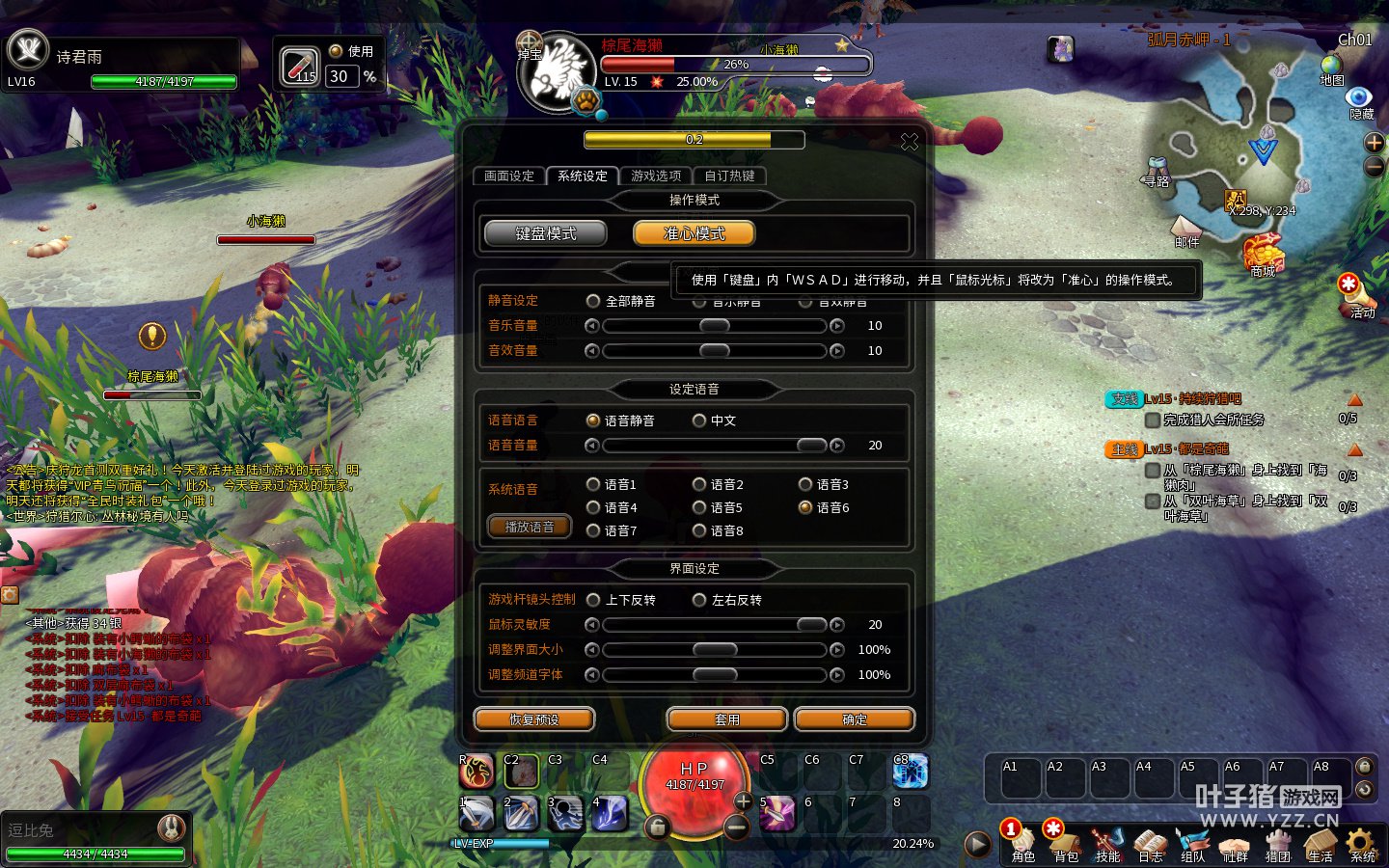
Task: Open the 游戏选项 tab
Action: coord(656,176)
